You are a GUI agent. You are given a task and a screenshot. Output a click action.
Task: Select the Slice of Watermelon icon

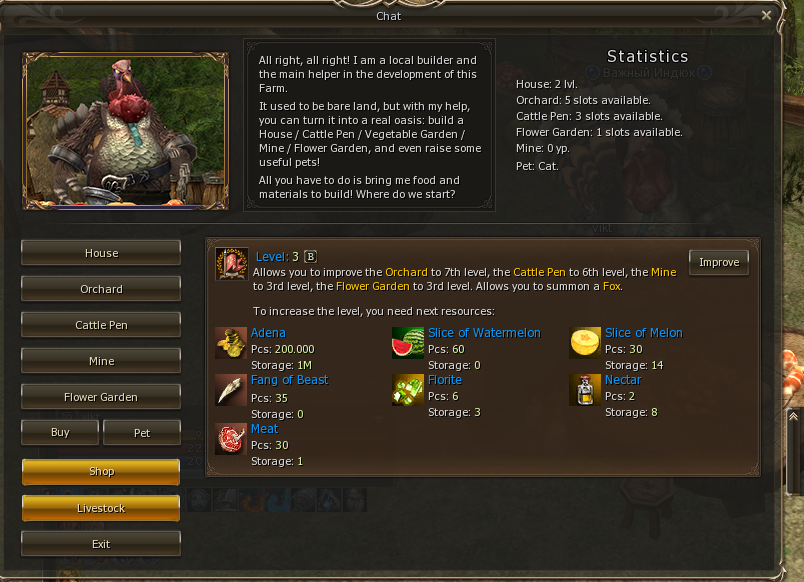[408, 342]
